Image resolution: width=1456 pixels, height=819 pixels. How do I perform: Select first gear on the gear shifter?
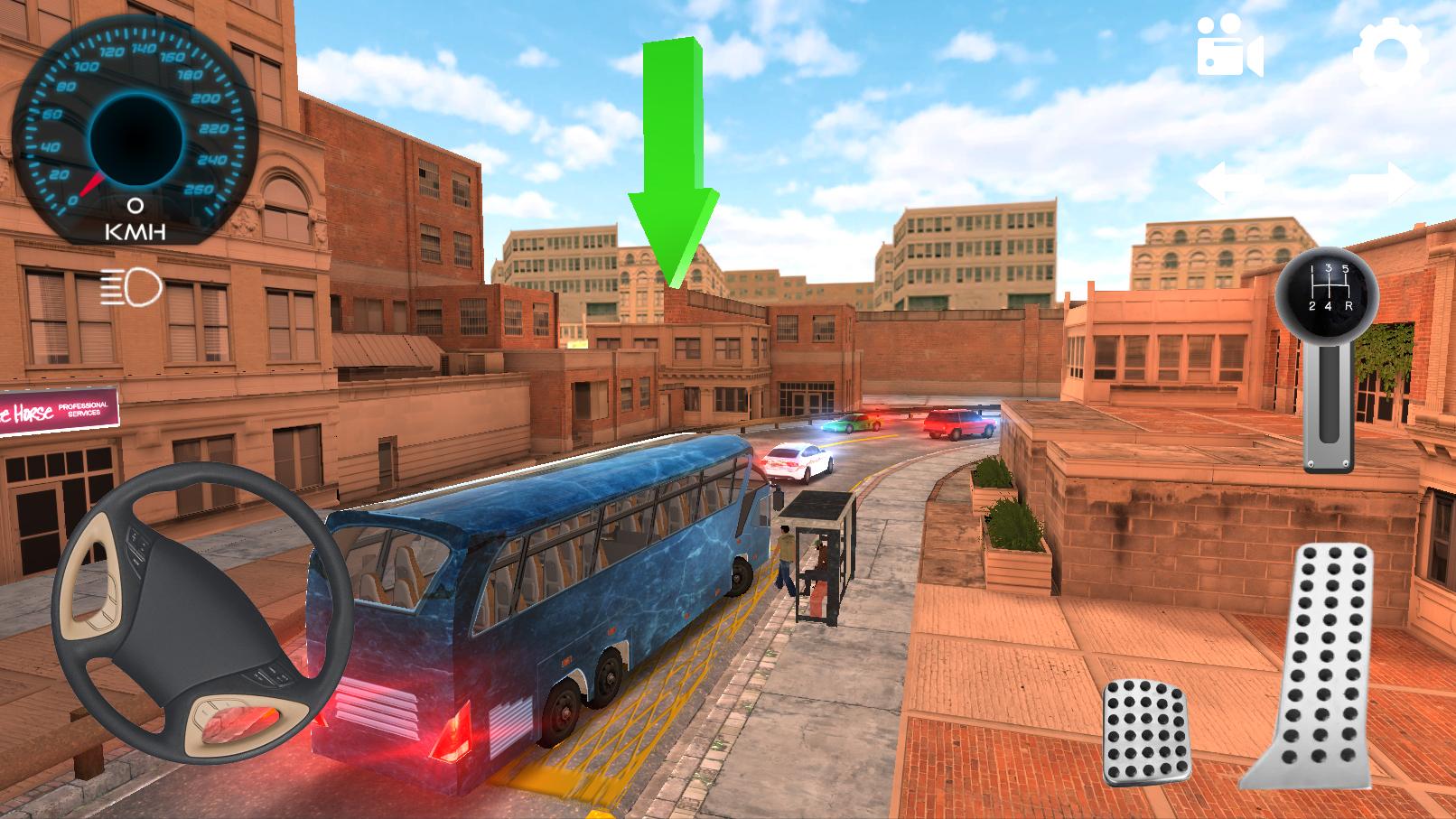point(1311,269)
